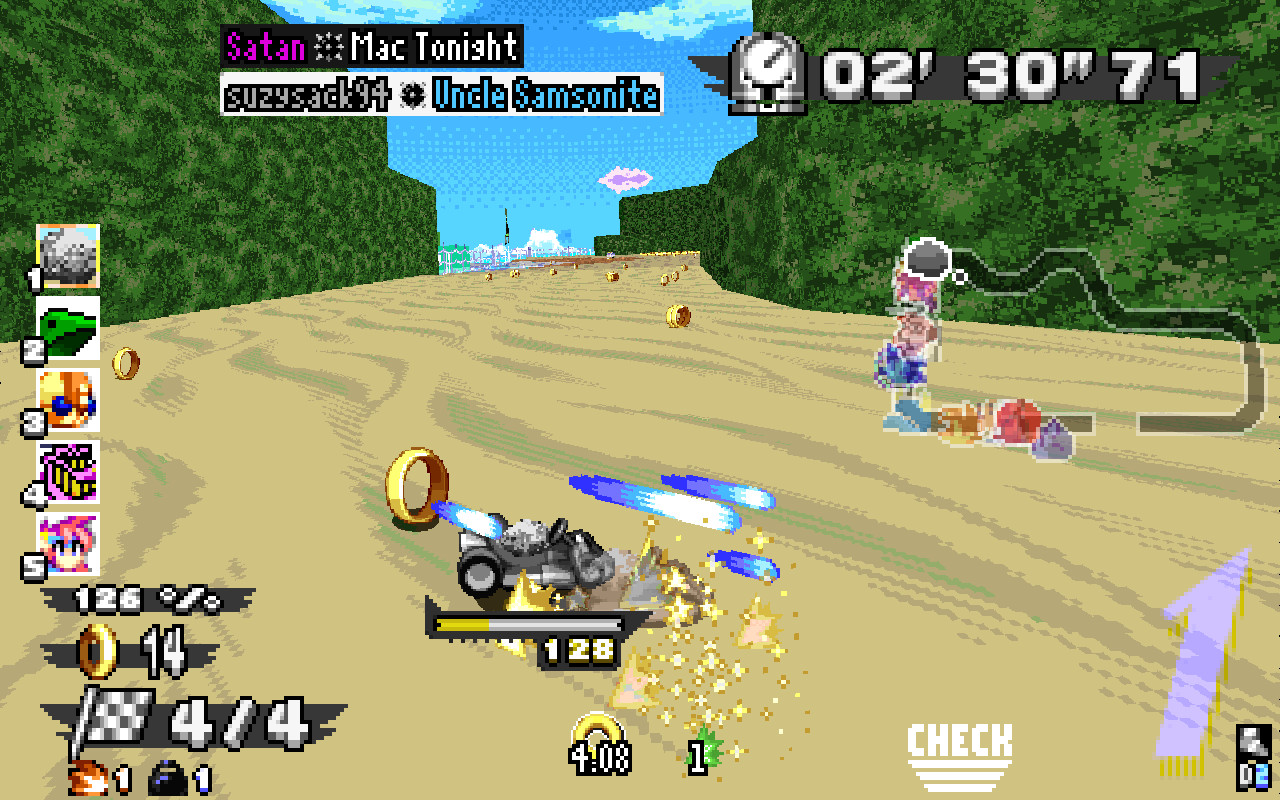Toggle the CHECK checkpoint indicator
Viewport: 1280px width, 800px height.
tap(958, 745)
